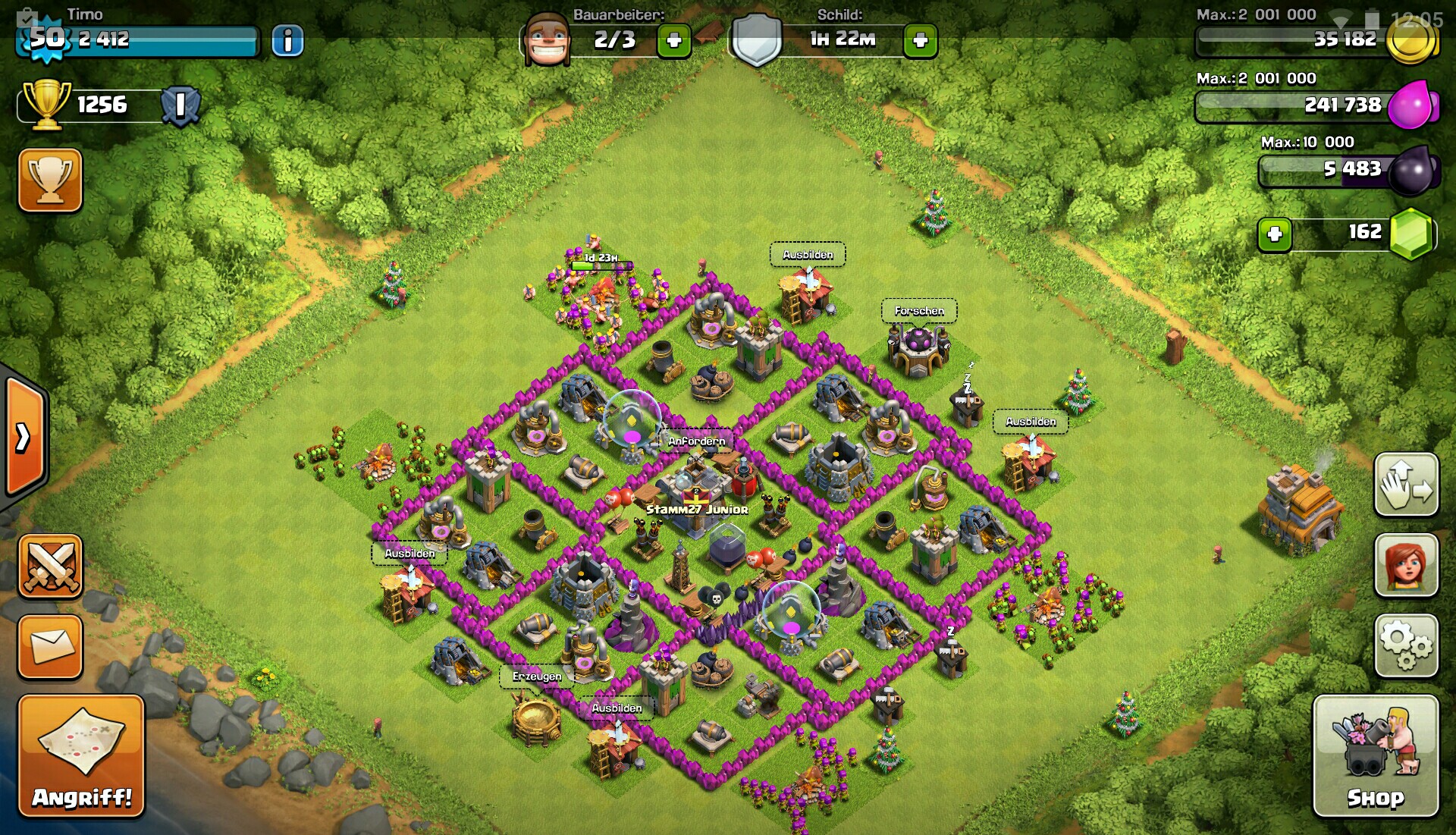This screenshot has width=1456, height=835.
Task: Add a builder with the plus button
Action: [x=673, y=41]
